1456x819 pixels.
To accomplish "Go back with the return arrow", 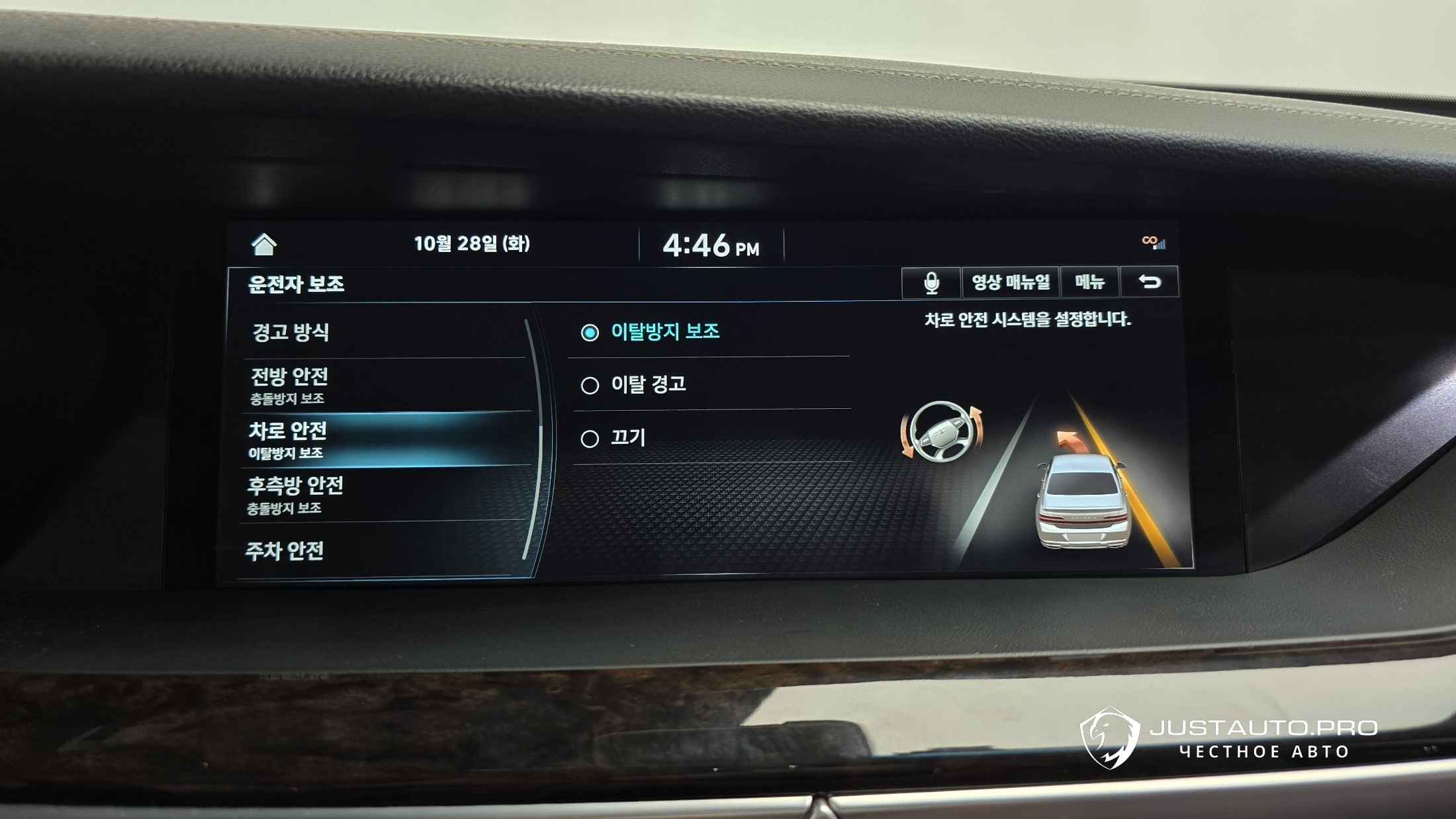I will (1150, 282).
